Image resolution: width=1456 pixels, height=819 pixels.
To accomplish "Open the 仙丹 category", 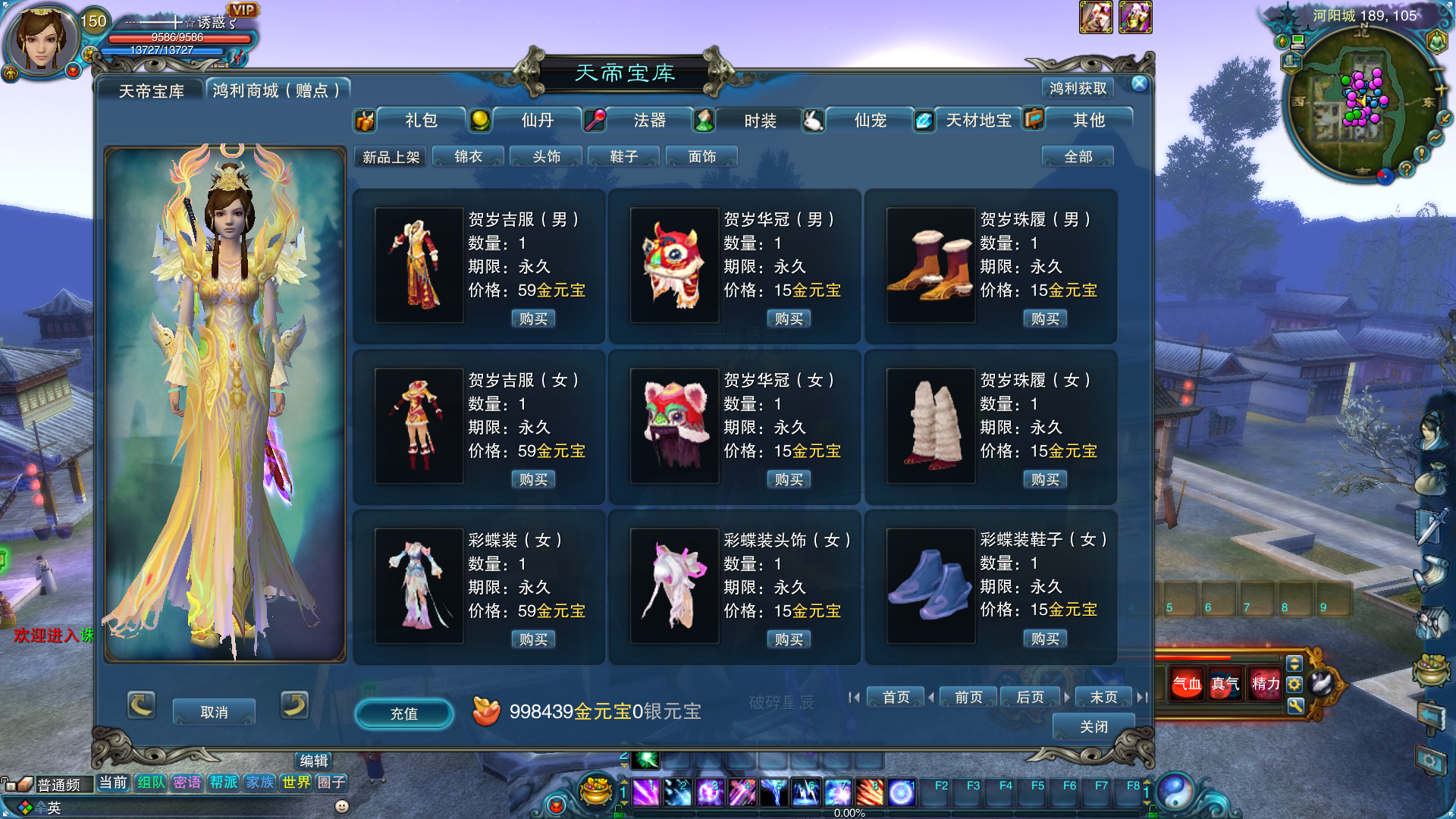I will tap(537, 121).
